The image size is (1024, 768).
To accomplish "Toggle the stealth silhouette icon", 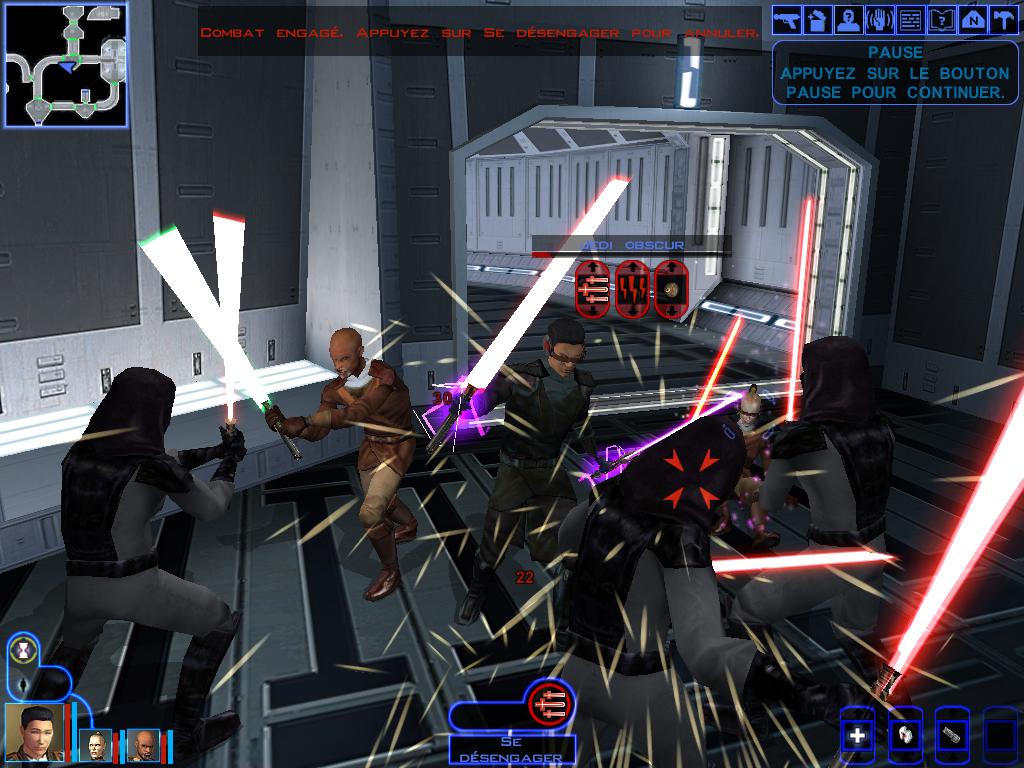I will (x=24, y=685).
